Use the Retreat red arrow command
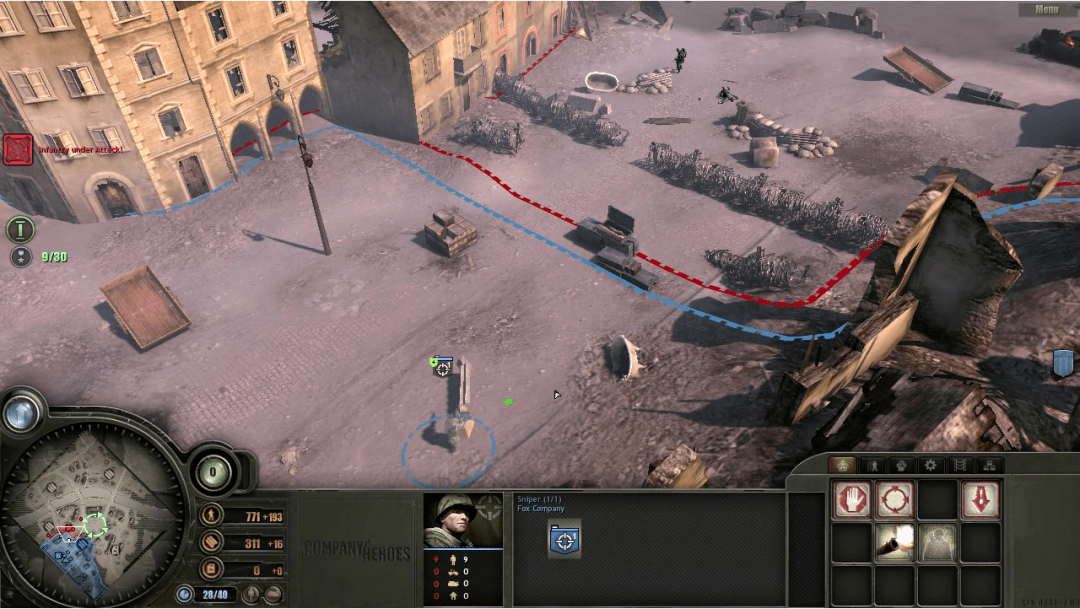This screenshot has height=609, width=1080. 980,499
